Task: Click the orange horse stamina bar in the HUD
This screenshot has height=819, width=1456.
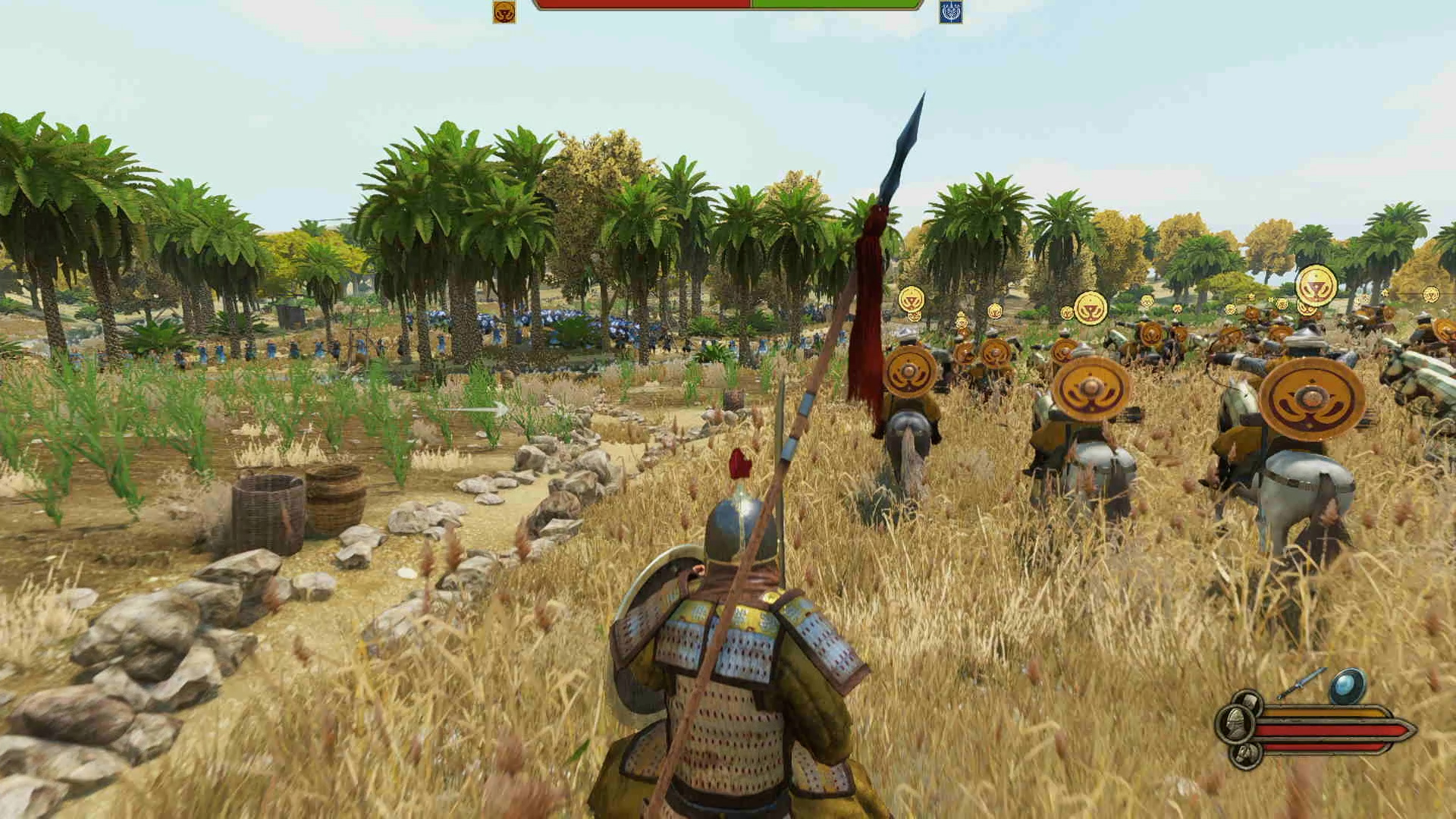Action: pos(1327,711)
